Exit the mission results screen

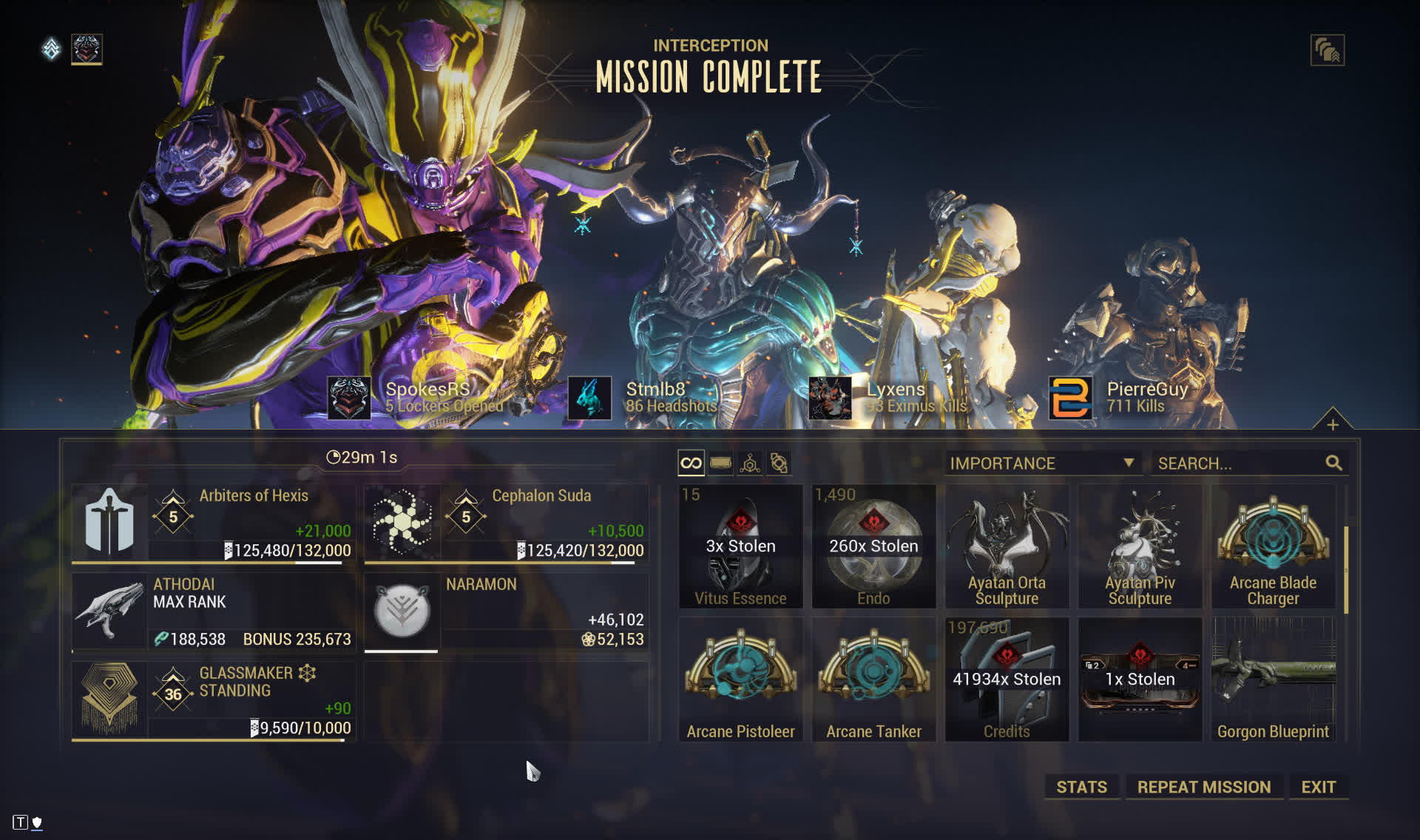coord(1318,787)
